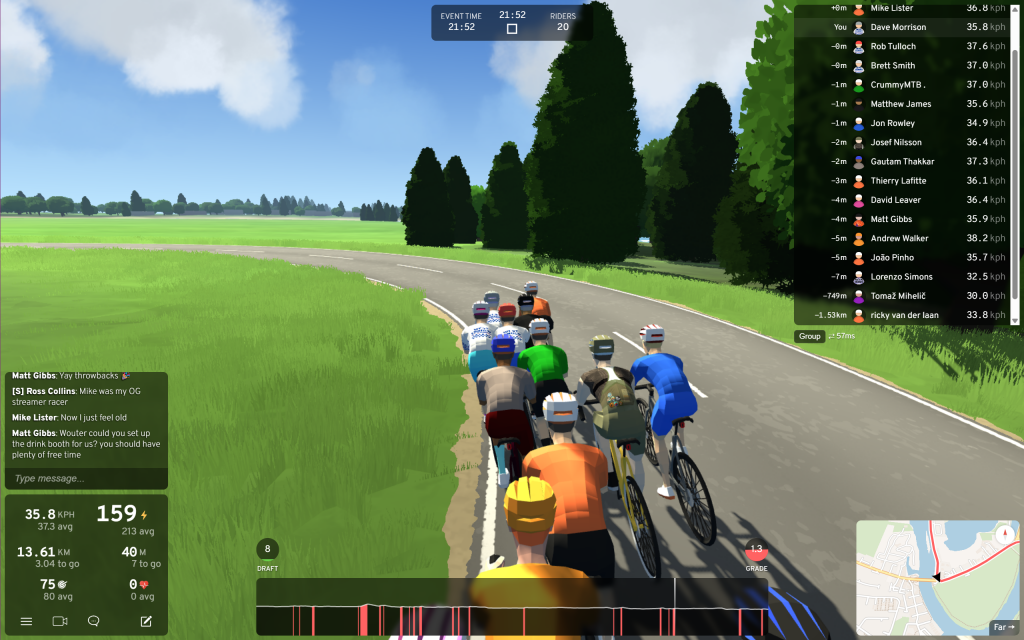The image size is (1024, 640).
Task: Open the hamburger menu
Action: coord(26,621)
